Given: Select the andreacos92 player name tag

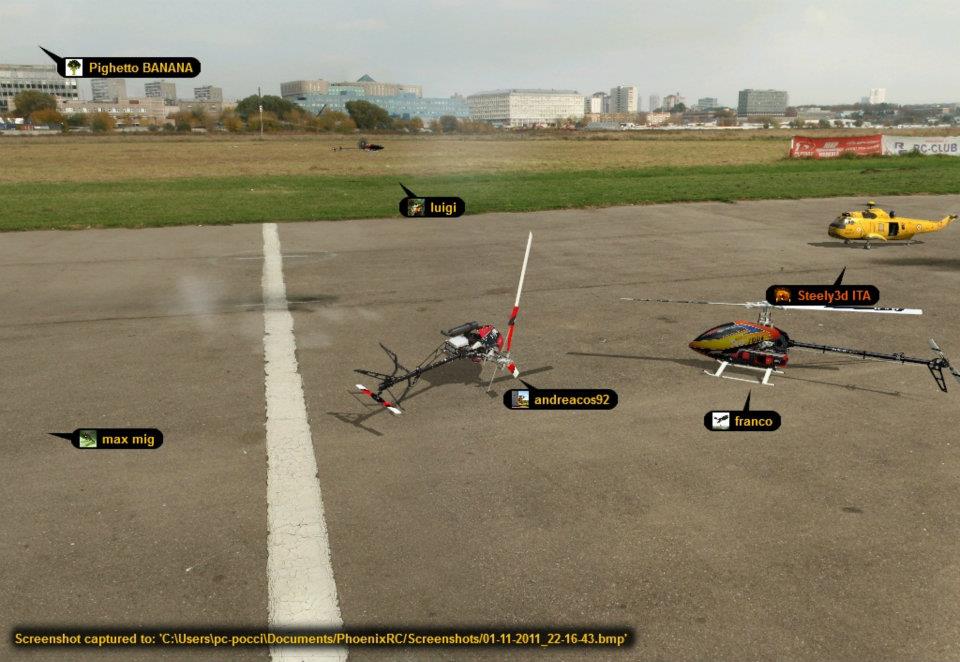Looking at the screenshot, I should pyautogui.click(x=560, y=399).
